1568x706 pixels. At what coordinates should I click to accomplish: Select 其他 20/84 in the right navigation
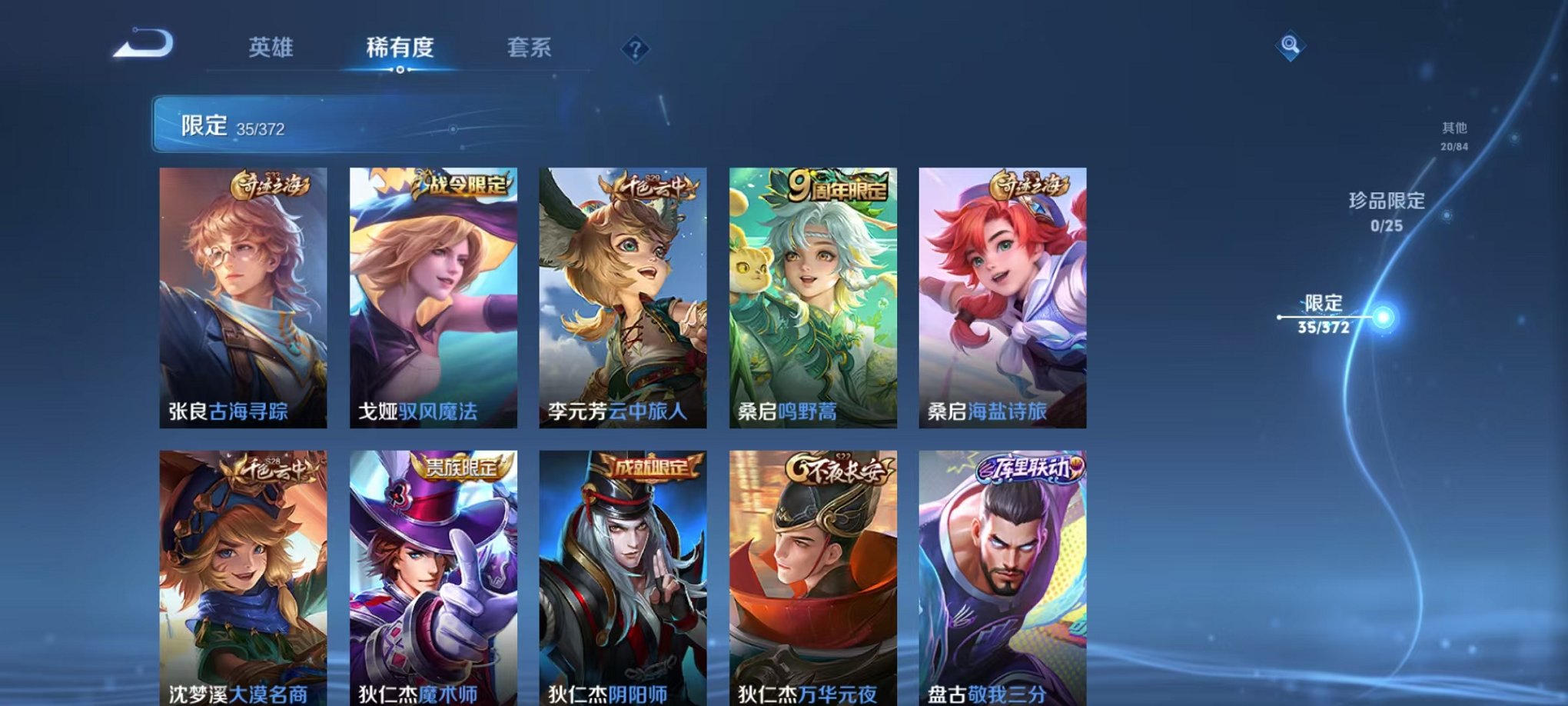(x=1453, y=136)
